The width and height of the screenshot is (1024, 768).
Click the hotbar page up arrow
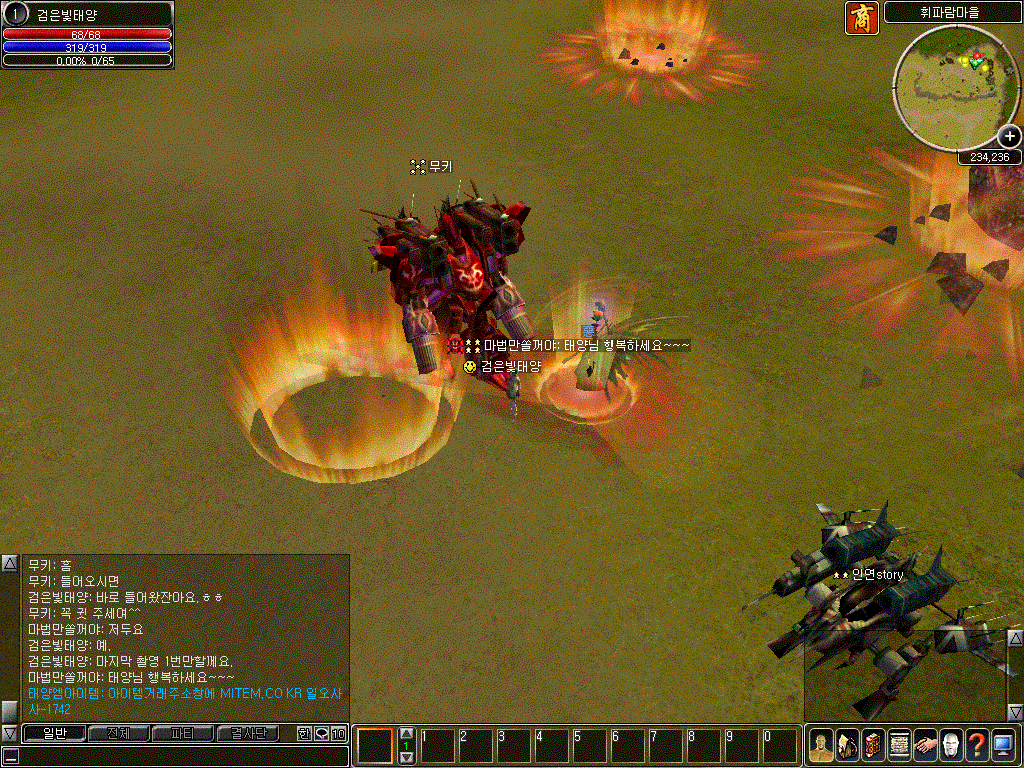tap(406, 734)
